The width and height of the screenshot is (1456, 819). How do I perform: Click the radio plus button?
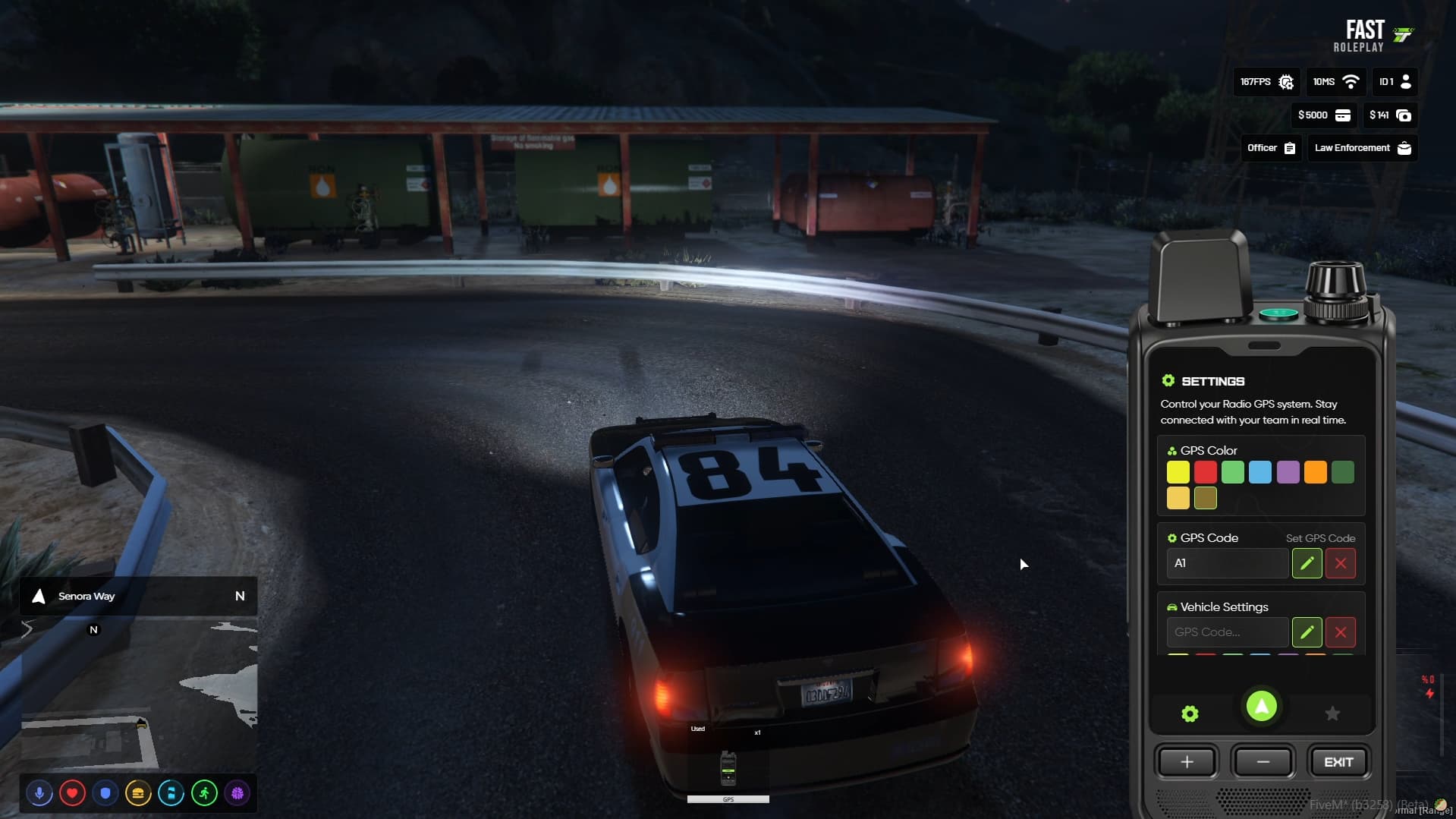(1187, 762)
